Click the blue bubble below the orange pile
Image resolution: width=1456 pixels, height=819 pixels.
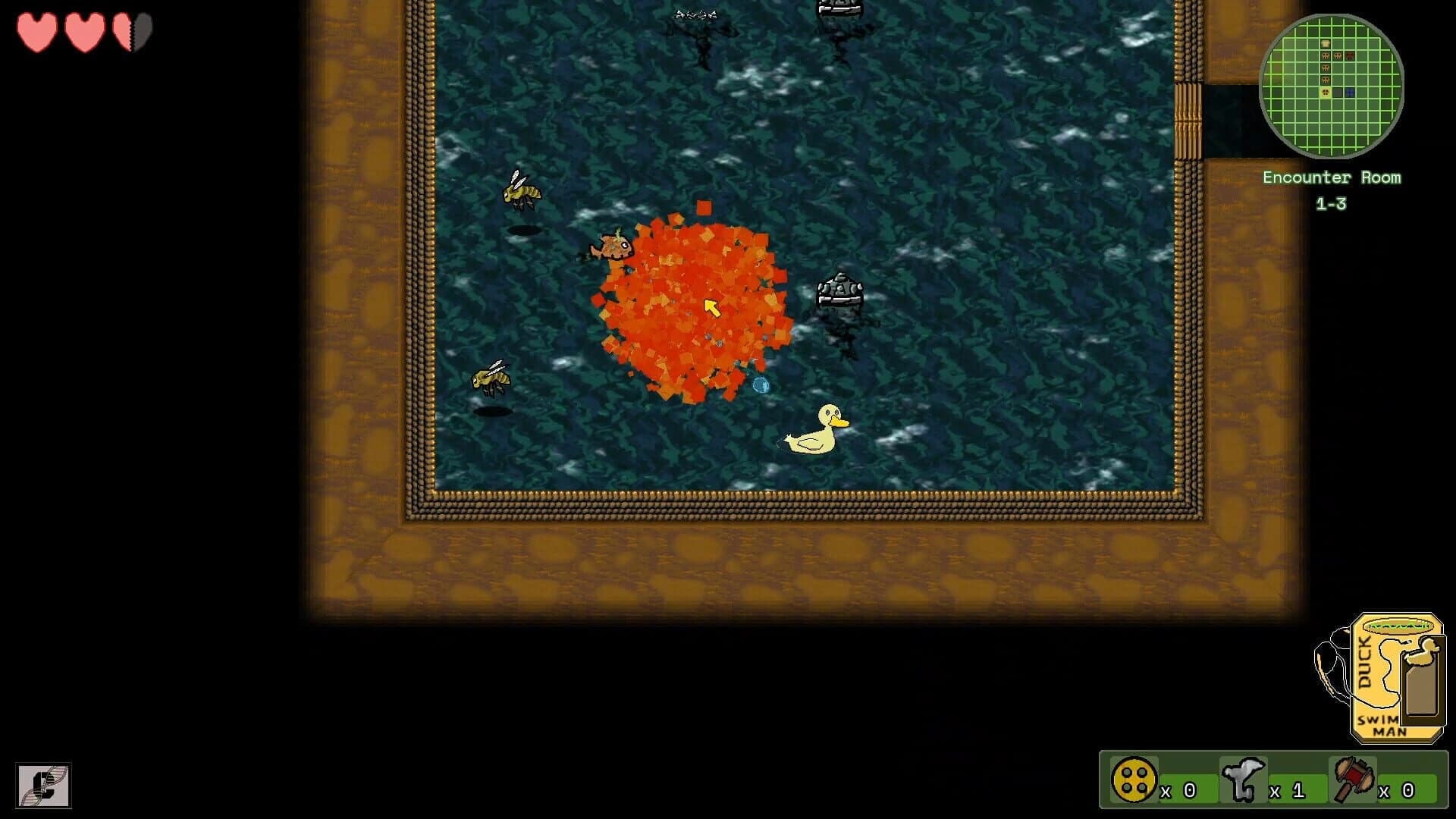[761, 386]
